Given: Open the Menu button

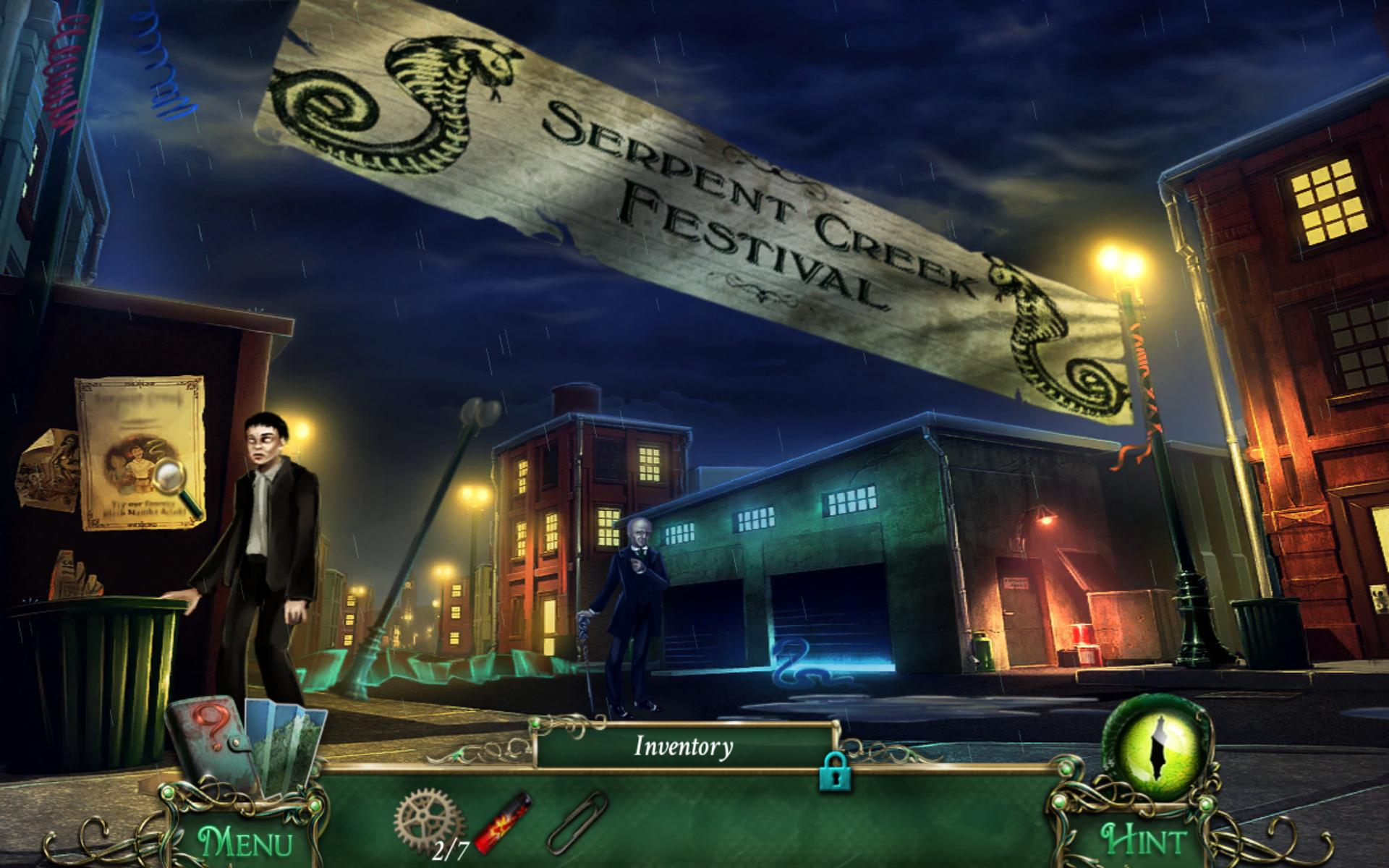Looking at the screenshot, I should tap(247, 841).
